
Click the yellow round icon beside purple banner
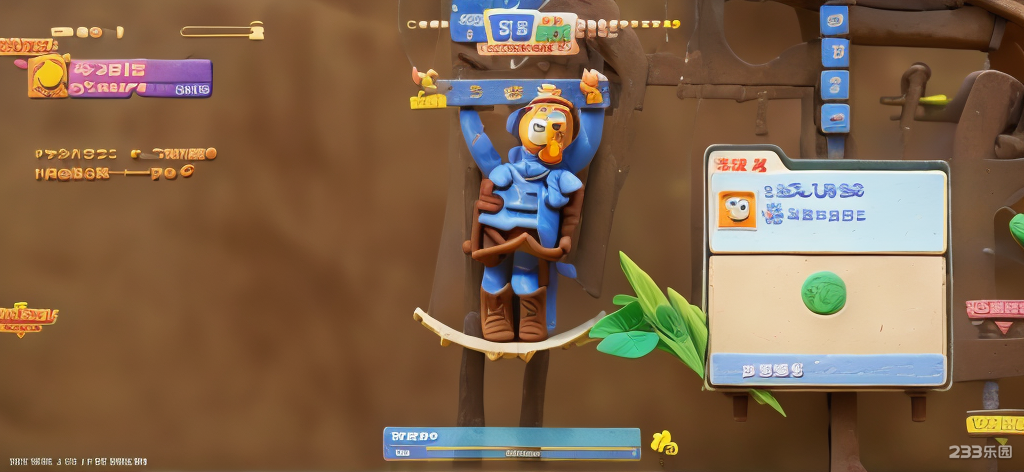(47, 75)
